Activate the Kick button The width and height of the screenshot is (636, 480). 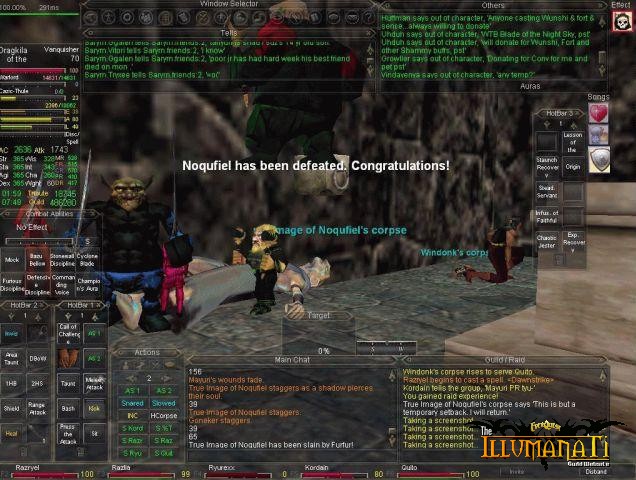pyautogui.click(x=94, y=408)
